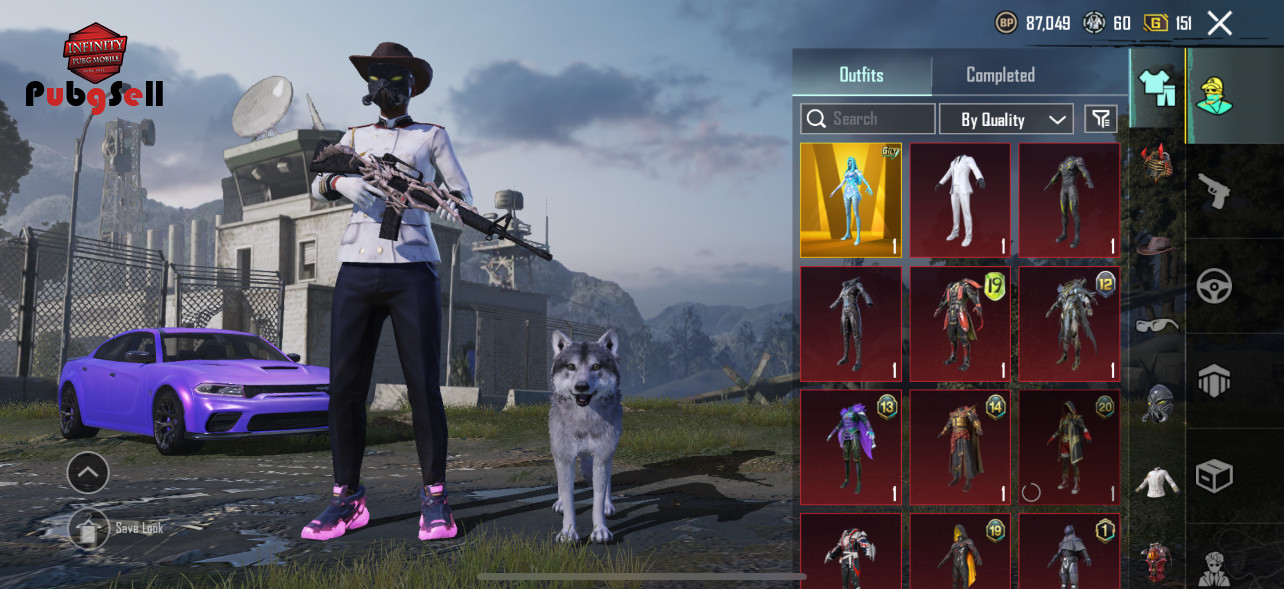Switch to the Completed tab

[1000, 75]
